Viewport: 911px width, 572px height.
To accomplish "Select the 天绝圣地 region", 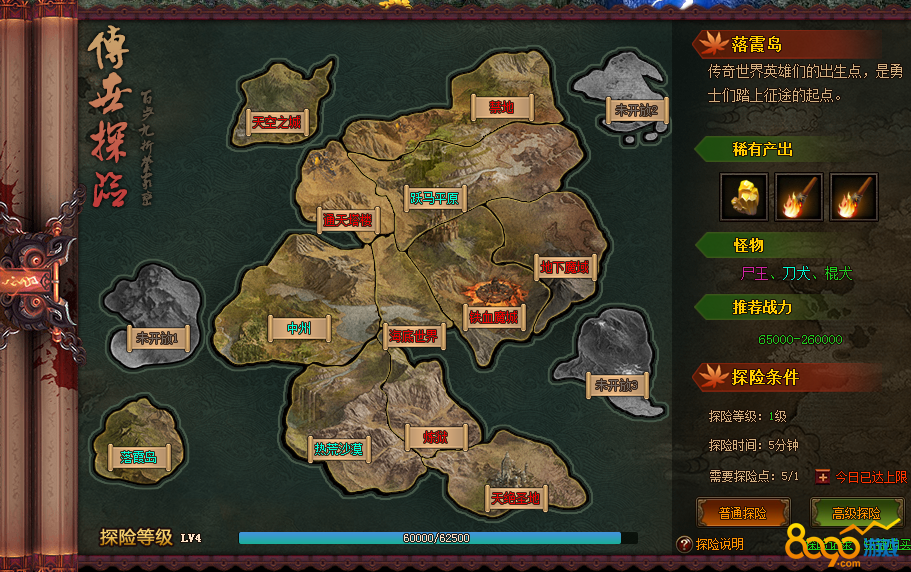I will pyautogui.click(x=515, y=497).
